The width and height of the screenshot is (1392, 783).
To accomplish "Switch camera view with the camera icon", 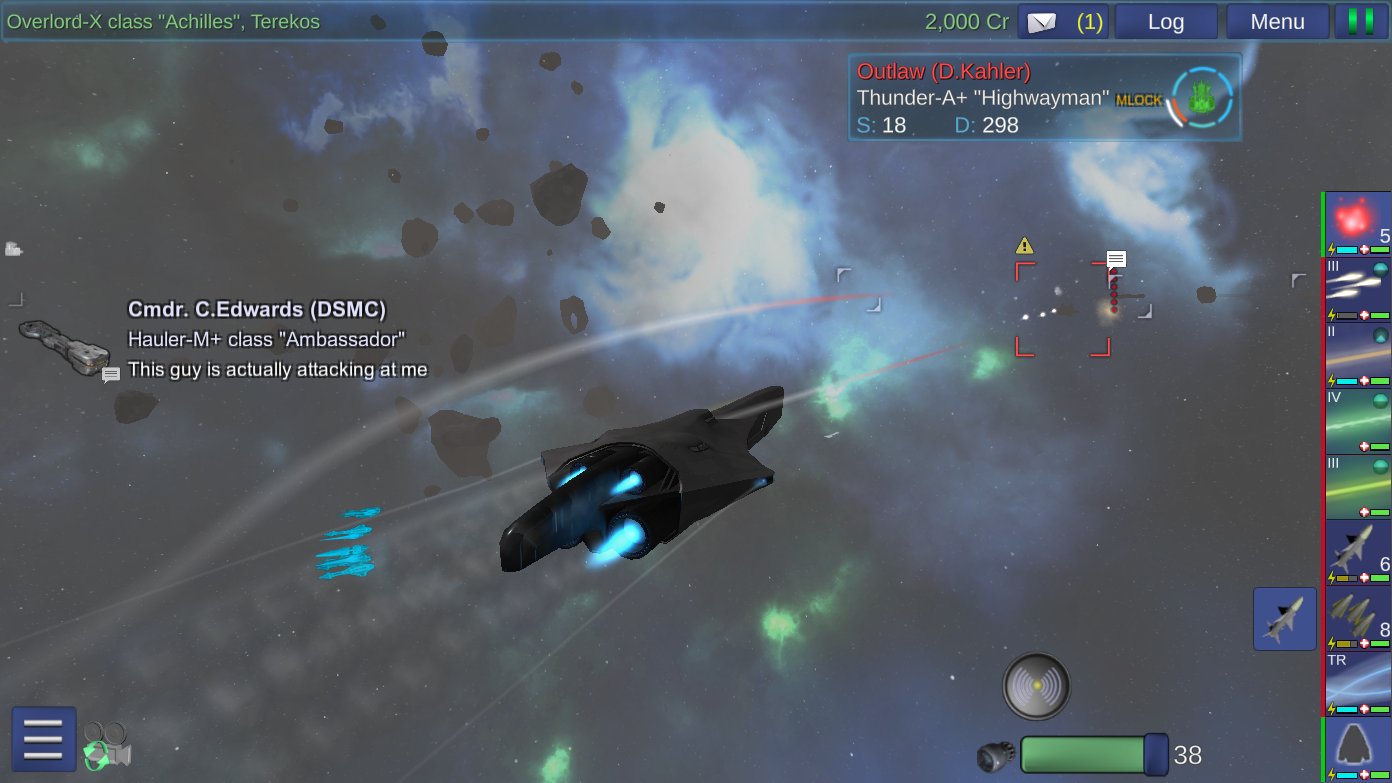I will [107, 746].
